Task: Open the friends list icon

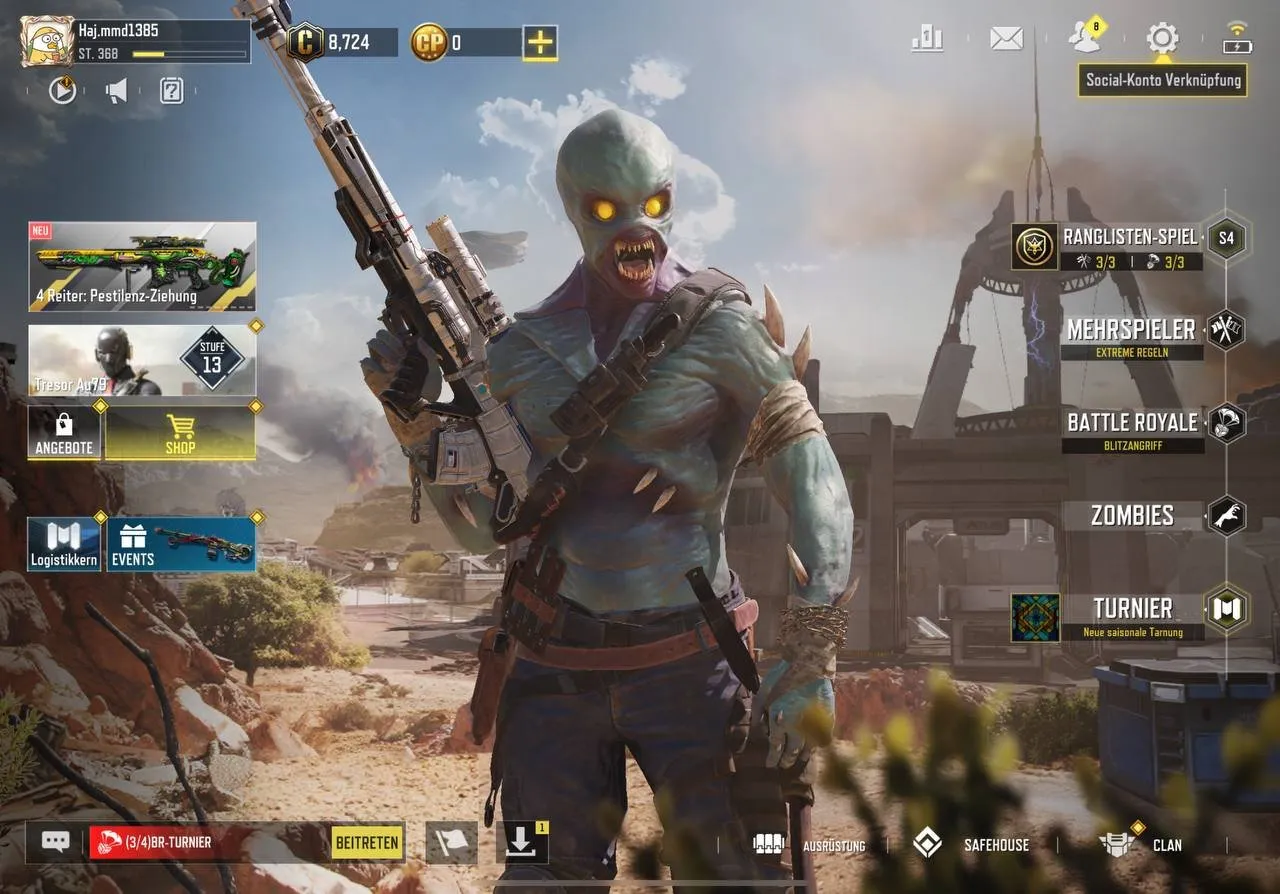Action: 1083,38
